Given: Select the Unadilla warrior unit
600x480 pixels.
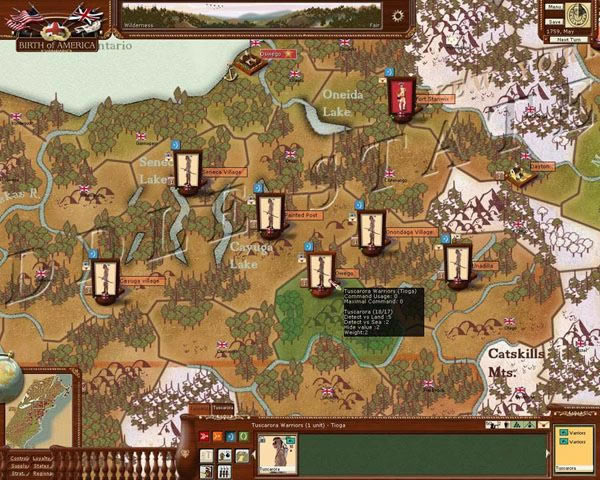Looking at the screenshot, I should coord(457,262).
